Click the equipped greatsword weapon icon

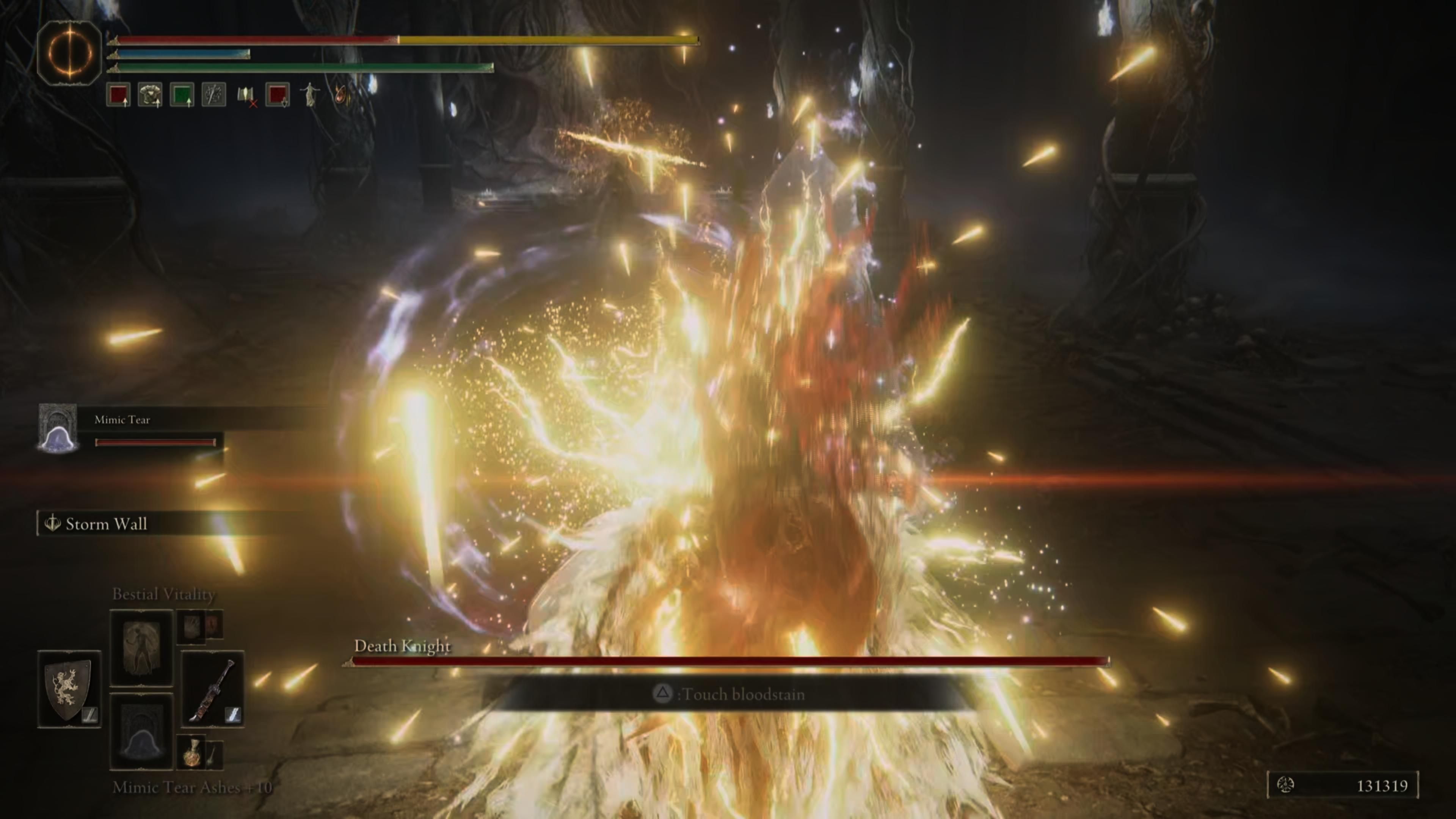pyautogui.click(x=213, y=689)
